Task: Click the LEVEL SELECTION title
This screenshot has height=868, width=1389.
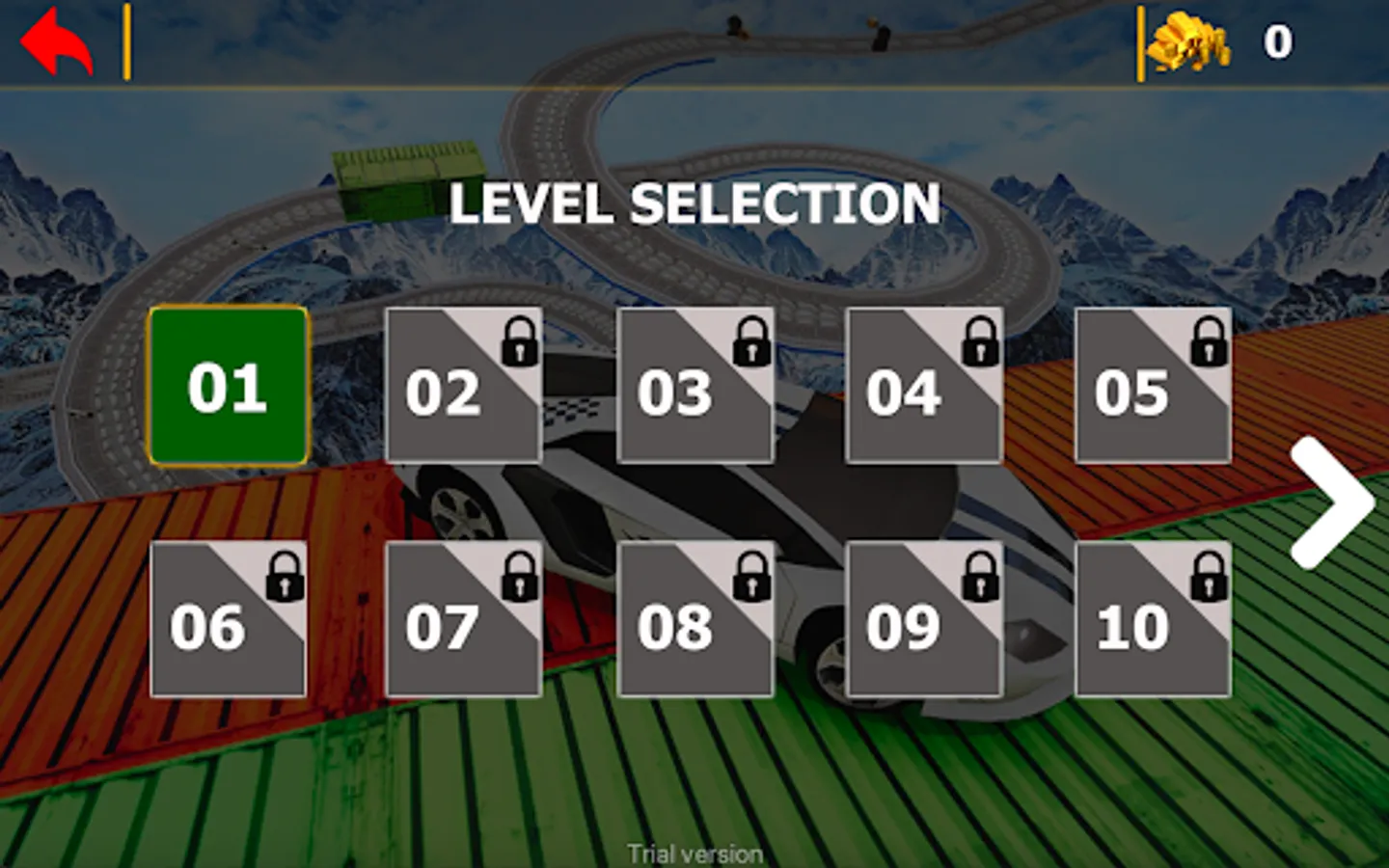Action: (695, 204)
